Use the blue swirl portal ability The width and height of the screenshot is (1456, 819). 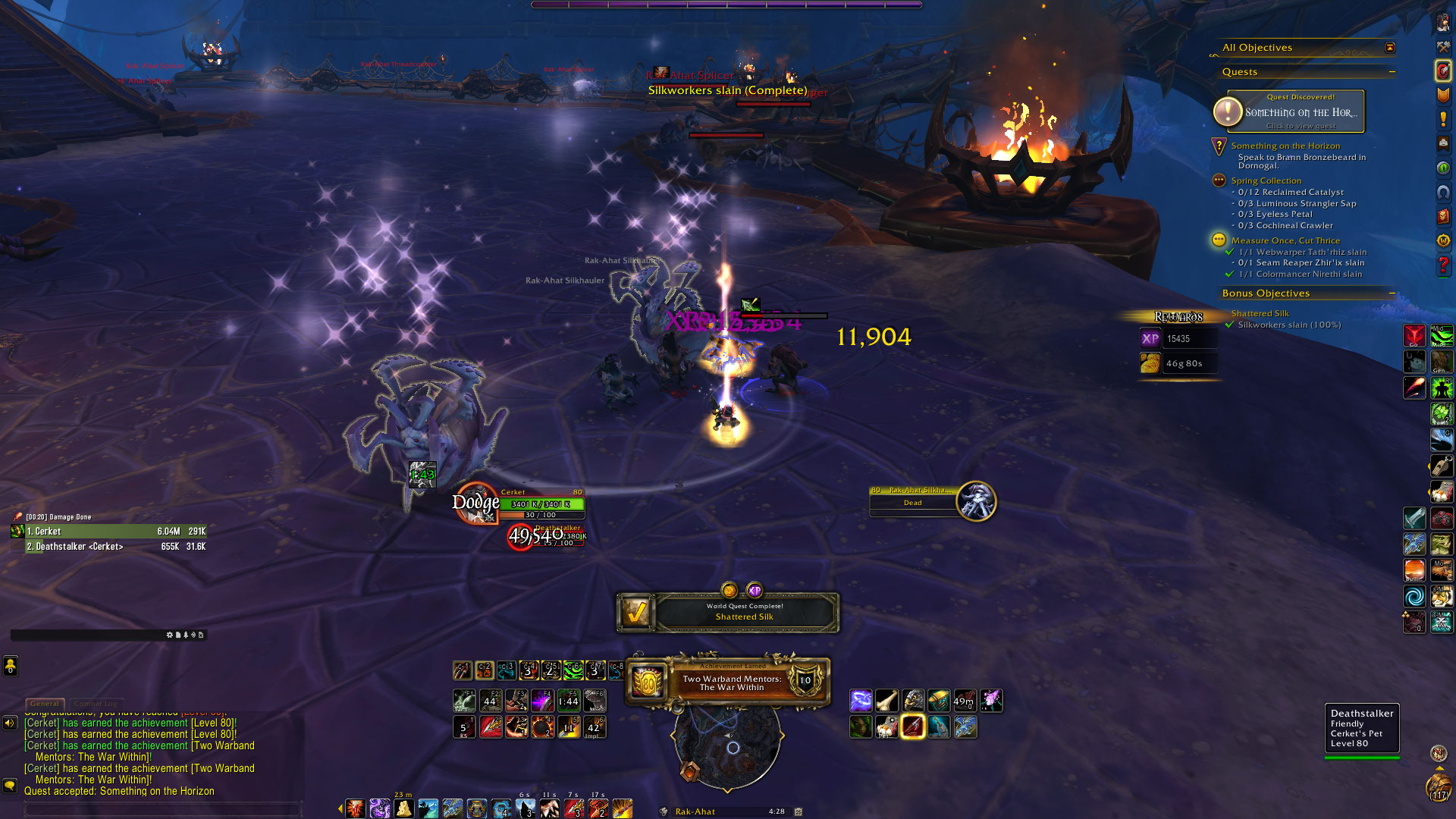point(1414,597)
